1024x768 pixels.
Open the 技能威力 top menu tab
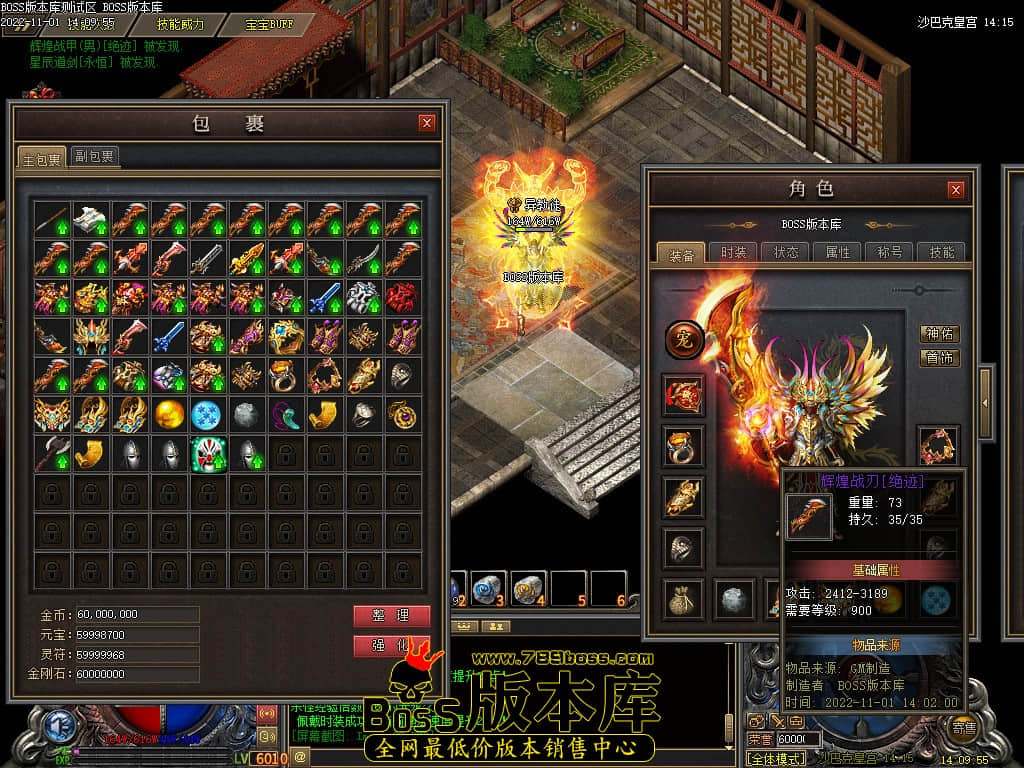180,23
